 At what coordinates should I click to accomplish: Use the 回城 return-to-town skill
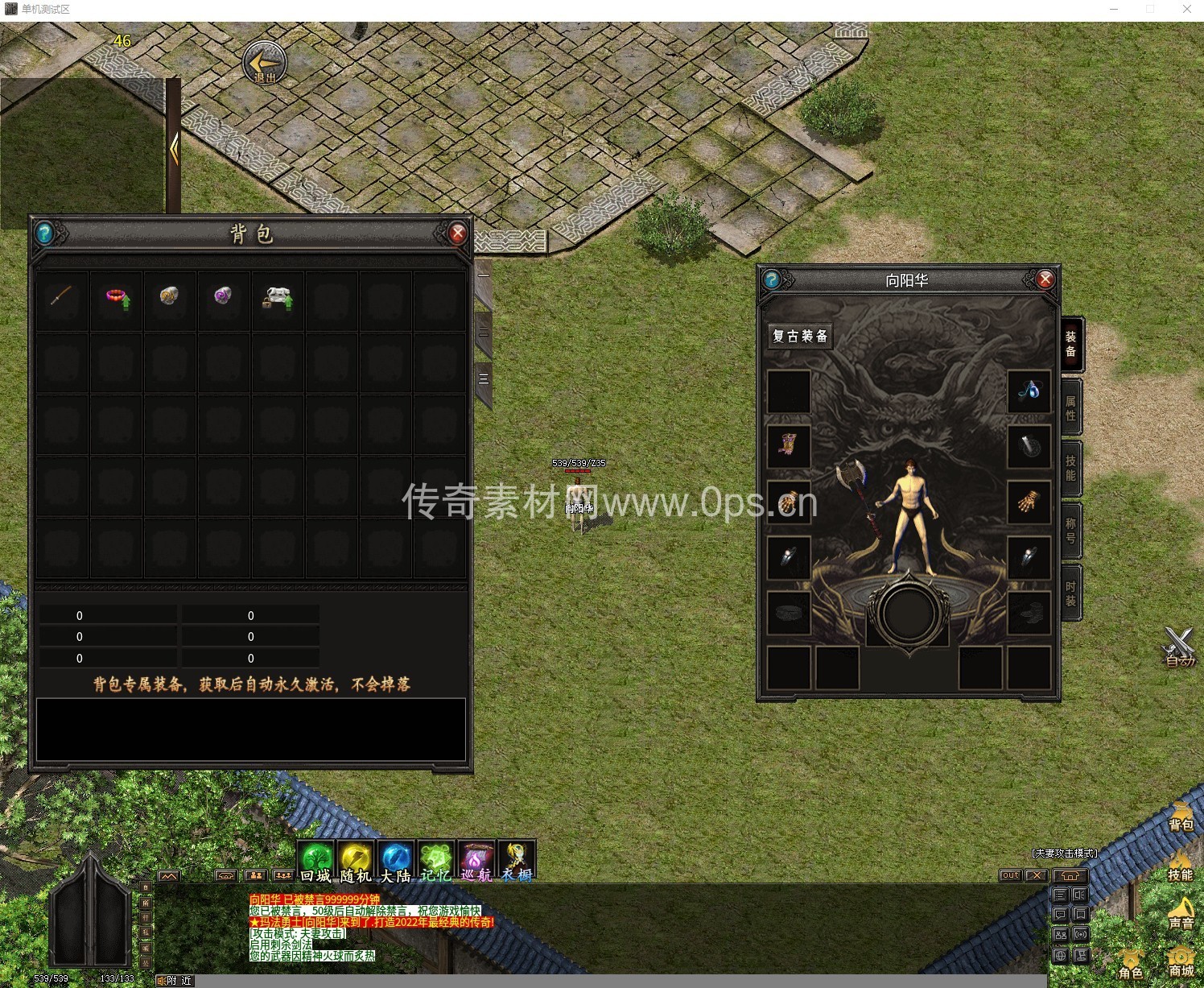point(316,862)
